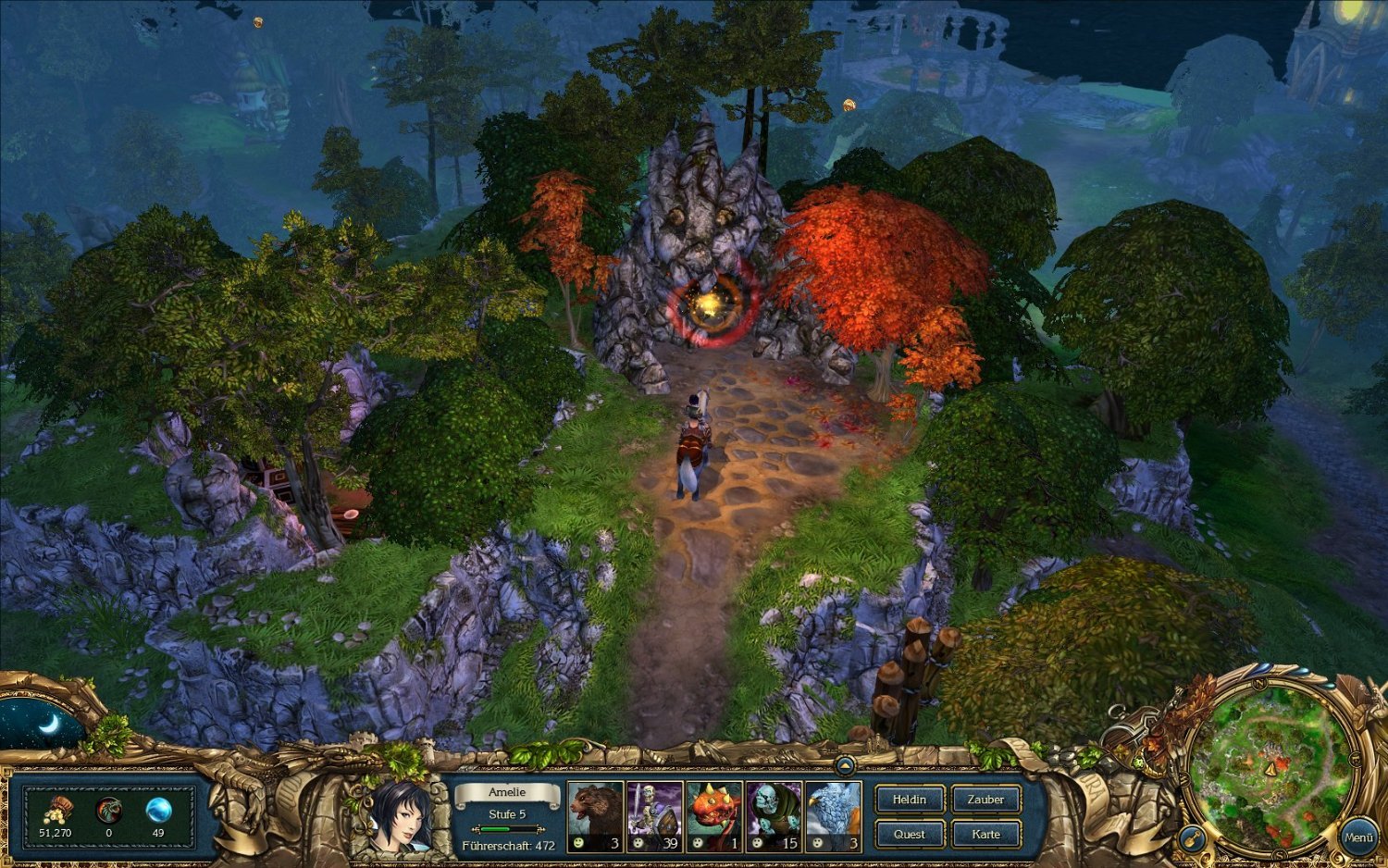Select the bear troop slot
The image size is (1388, 868).
click(x=595, y=816)
